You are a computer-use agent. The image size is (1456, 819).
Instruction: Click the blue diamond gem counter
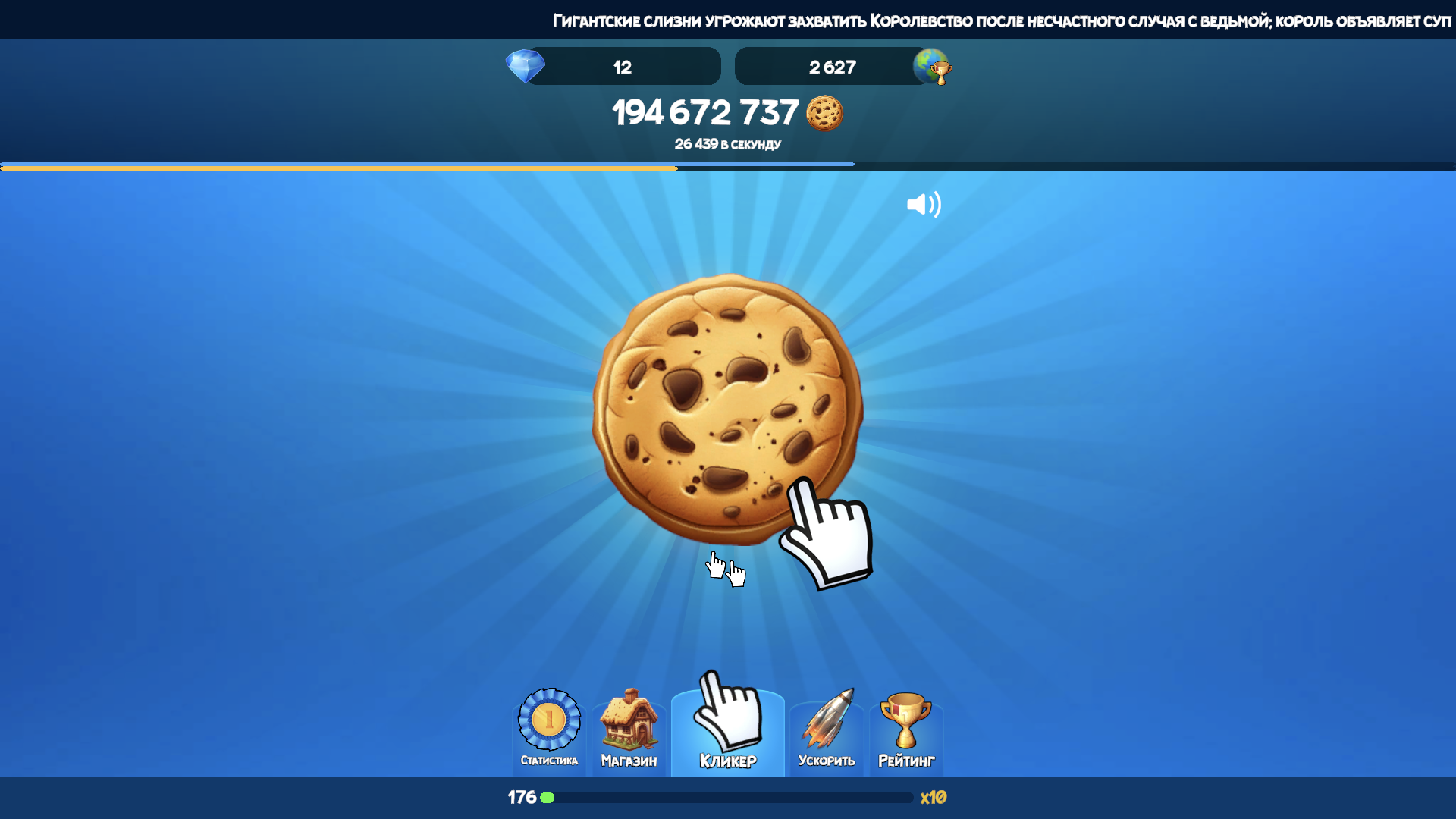pos(614,67)
